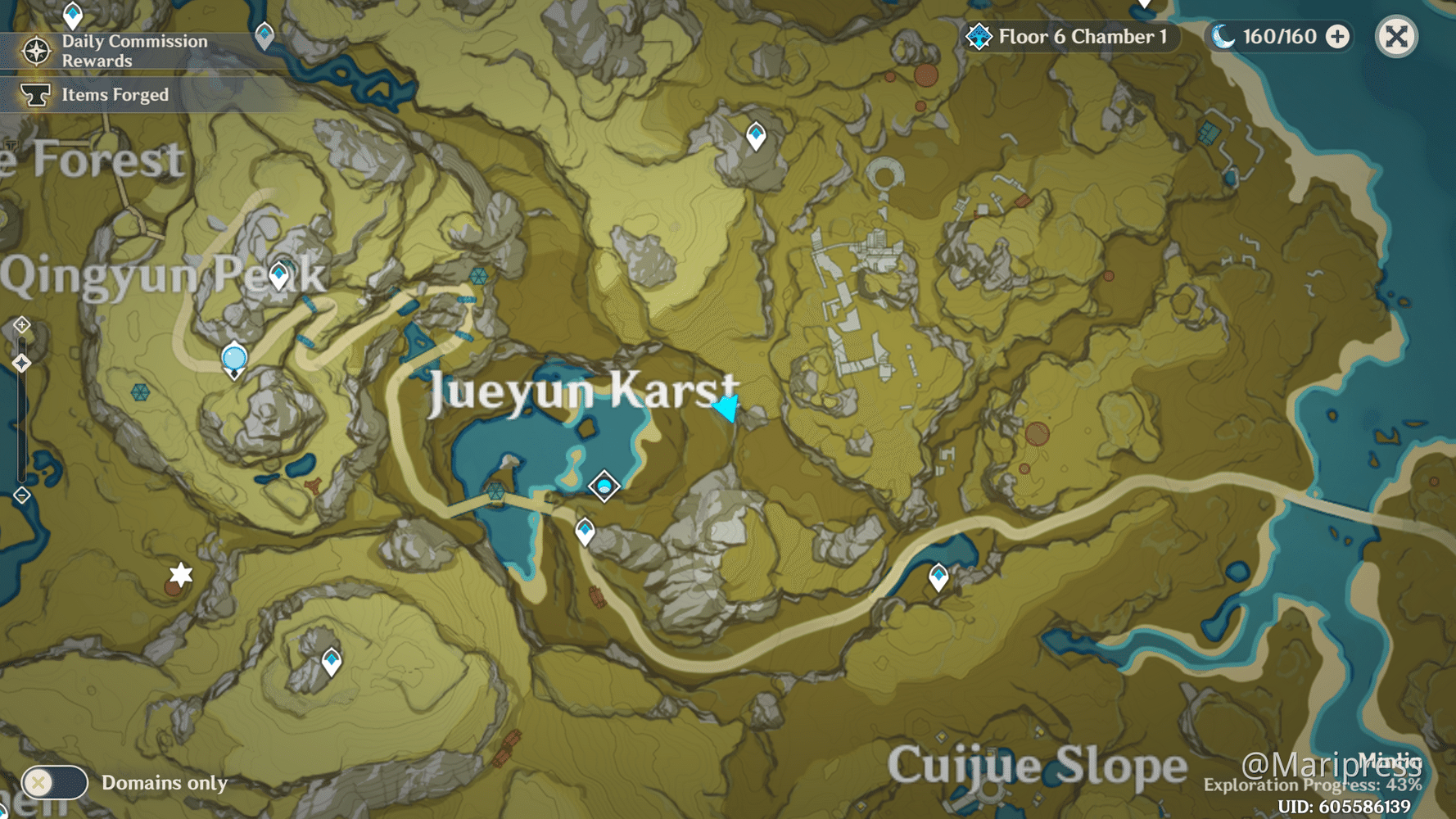Select the cyan player position arrow
Image resolution: width=1456 pixels, height=819 pixels.
726,407
